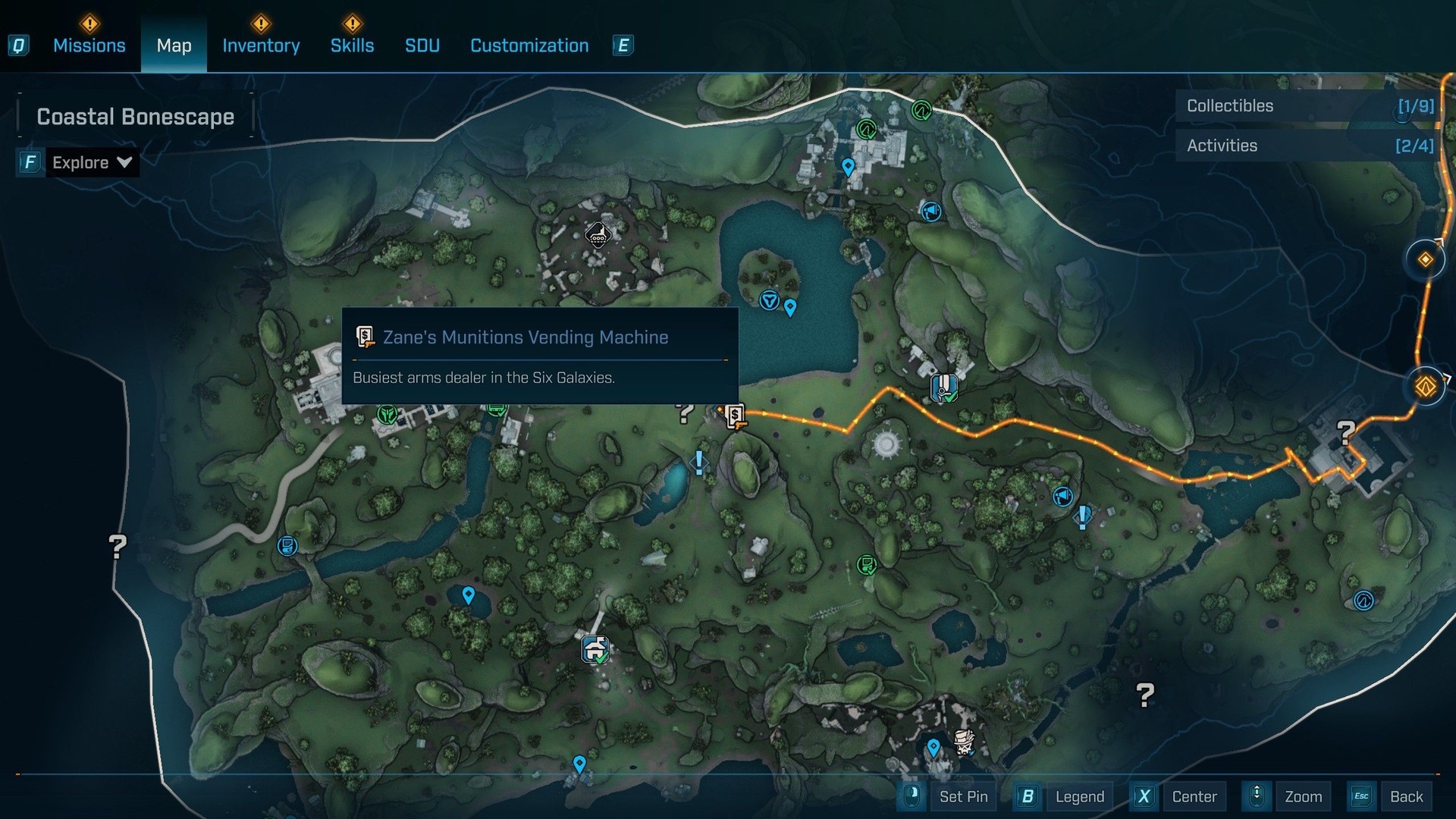Image resolution: width=1456 pixels, height=819 pixels.
Task: Go to the Skills tab
Action: coord(352,45)
